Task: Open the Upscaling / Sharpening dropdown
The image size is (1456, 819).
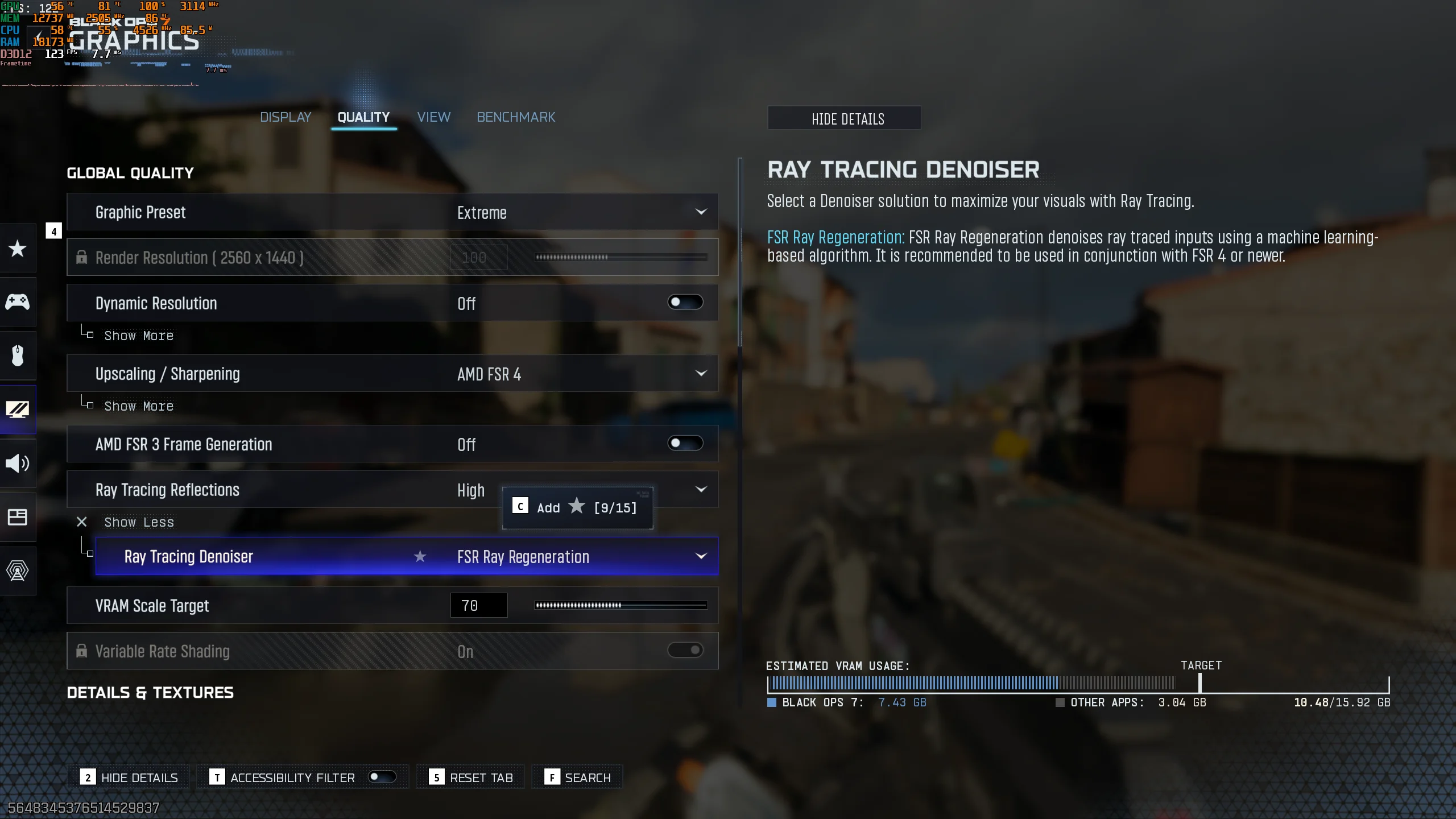Action: tap(701, 374)
